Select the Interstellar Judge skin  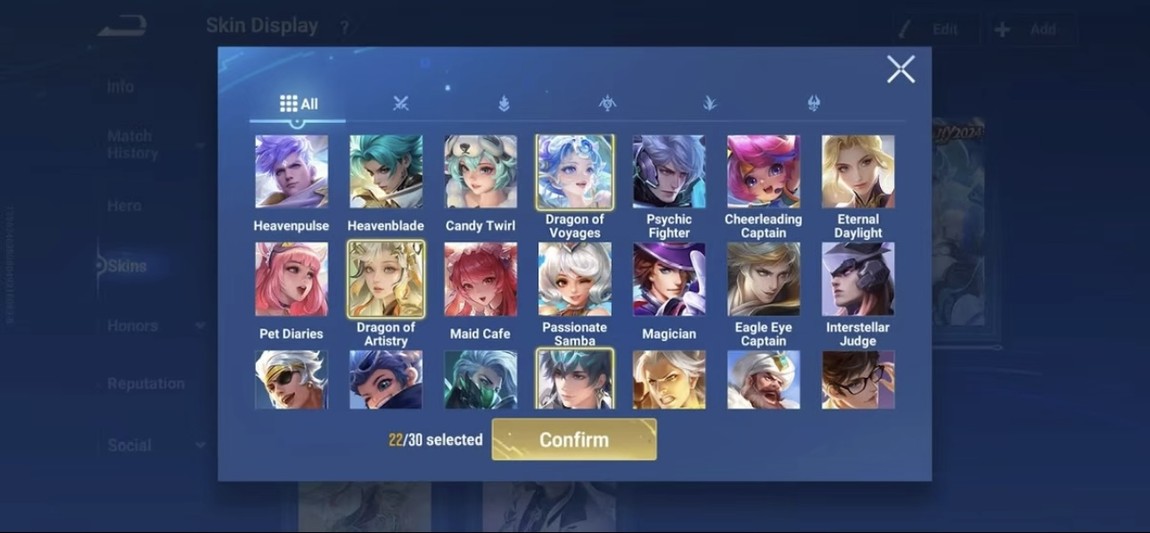point(858,279)
